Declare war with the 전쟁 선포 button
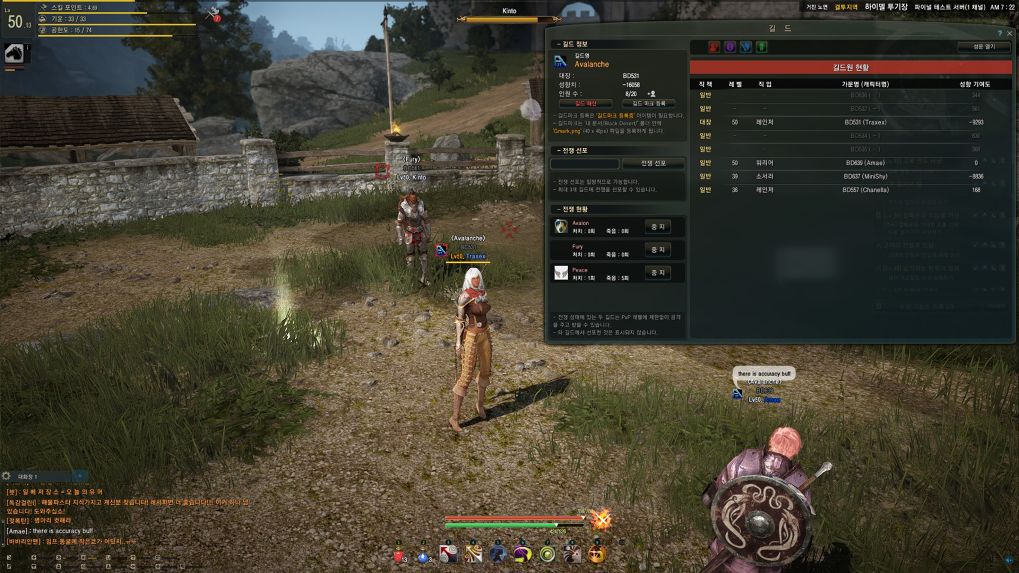Viewport: 1019px width, 573px height. pyautogui.click(x=654, y=163)
